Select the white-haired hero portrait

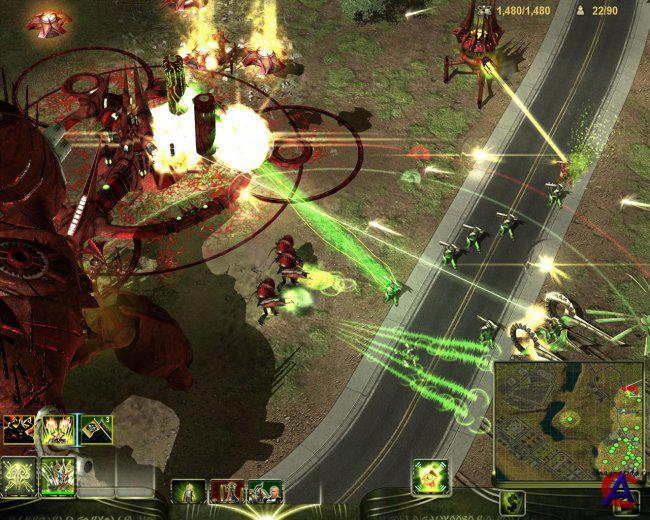click(264, 491)
